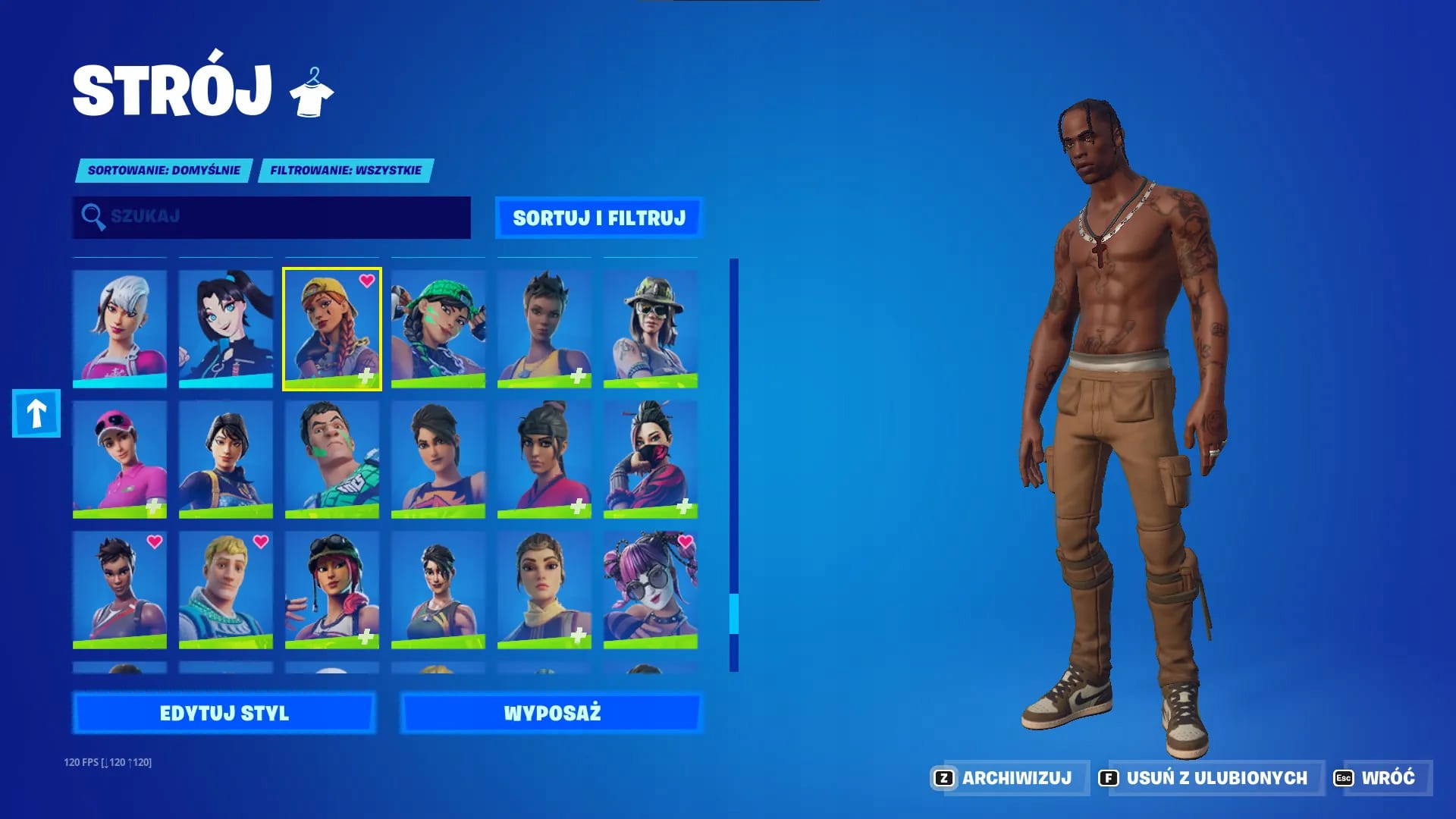Click the Z keycap icon next to ARCHIWIZUJ
This screenshot has height=819, width=1456.
click(x=943, y=777)
